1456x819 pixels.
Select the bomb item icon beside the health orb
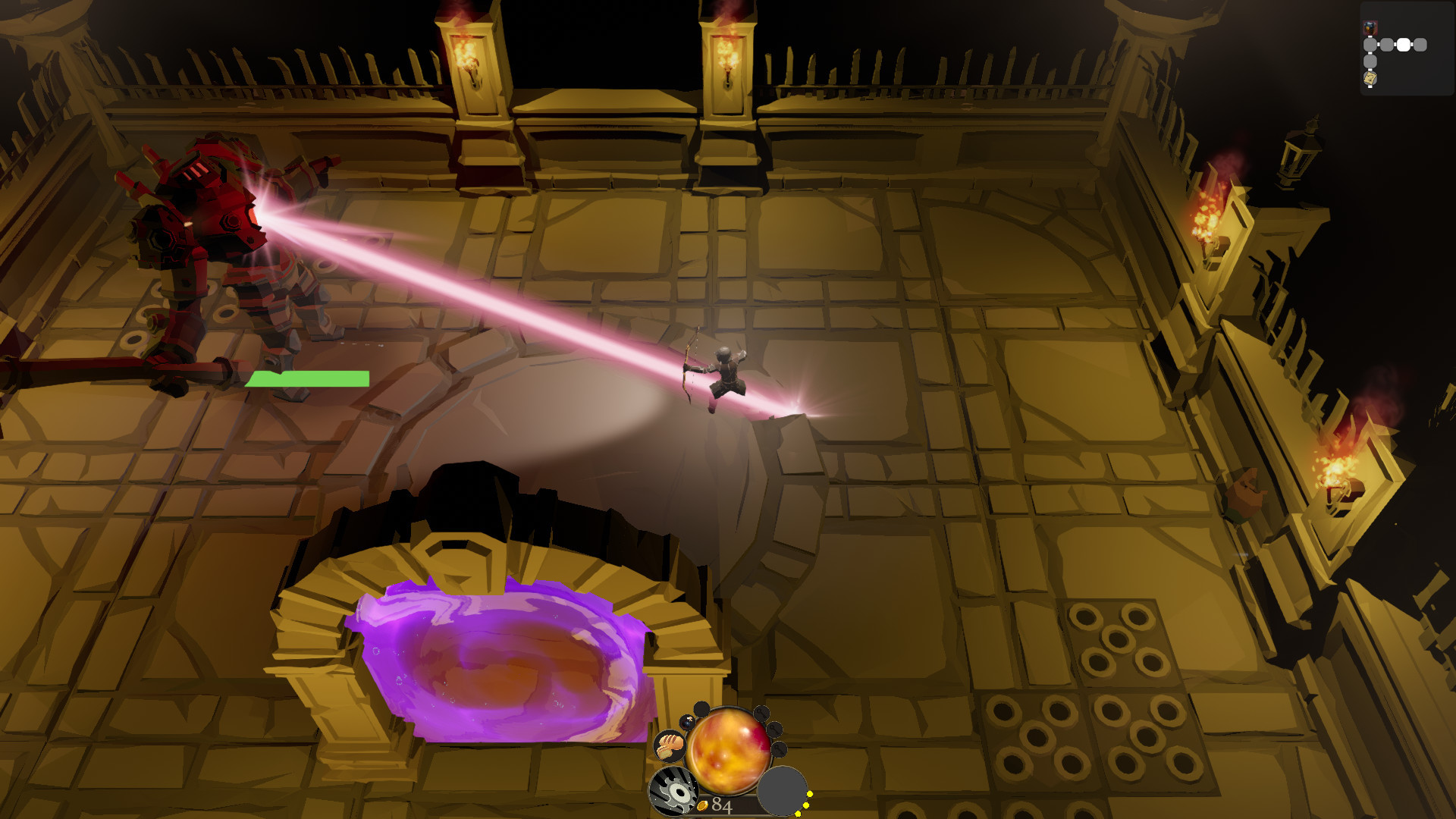687,723
